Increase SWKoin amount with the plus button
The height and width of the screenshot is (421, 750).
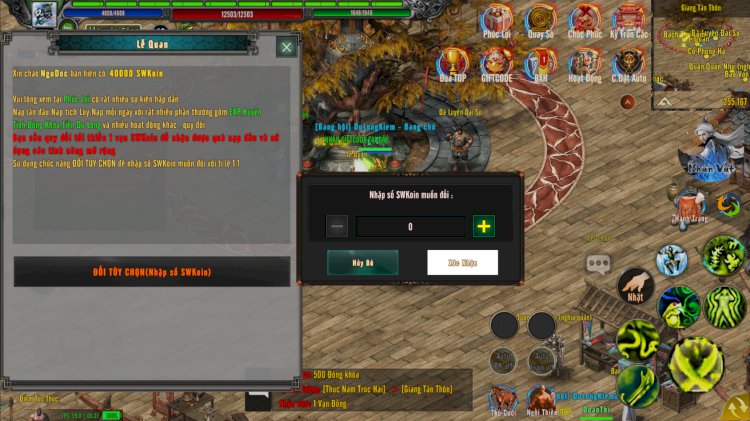coord(484,226)
